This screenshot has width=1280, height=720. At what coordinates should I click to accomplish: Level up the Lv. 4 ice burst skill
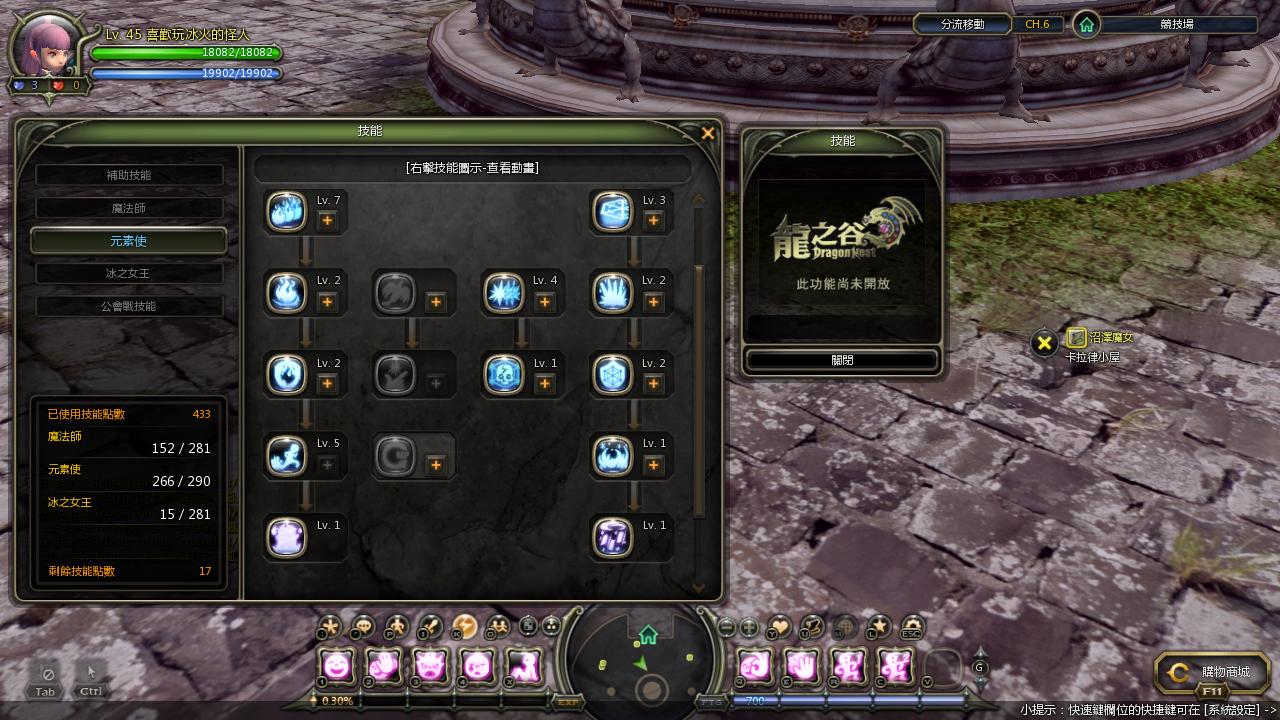[544, 302]
